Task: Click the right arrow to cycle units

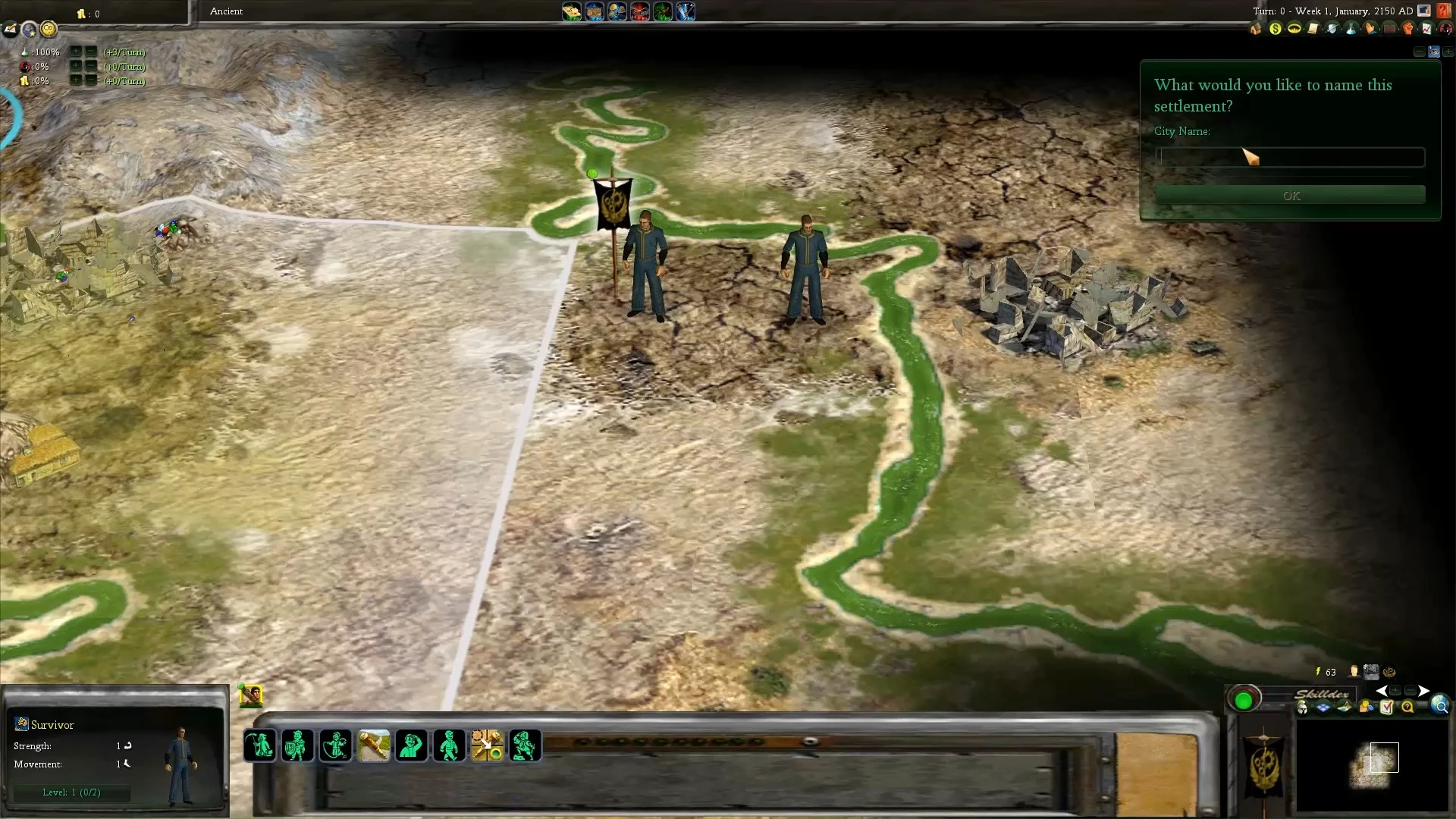Action: [x=1424, y=691]
